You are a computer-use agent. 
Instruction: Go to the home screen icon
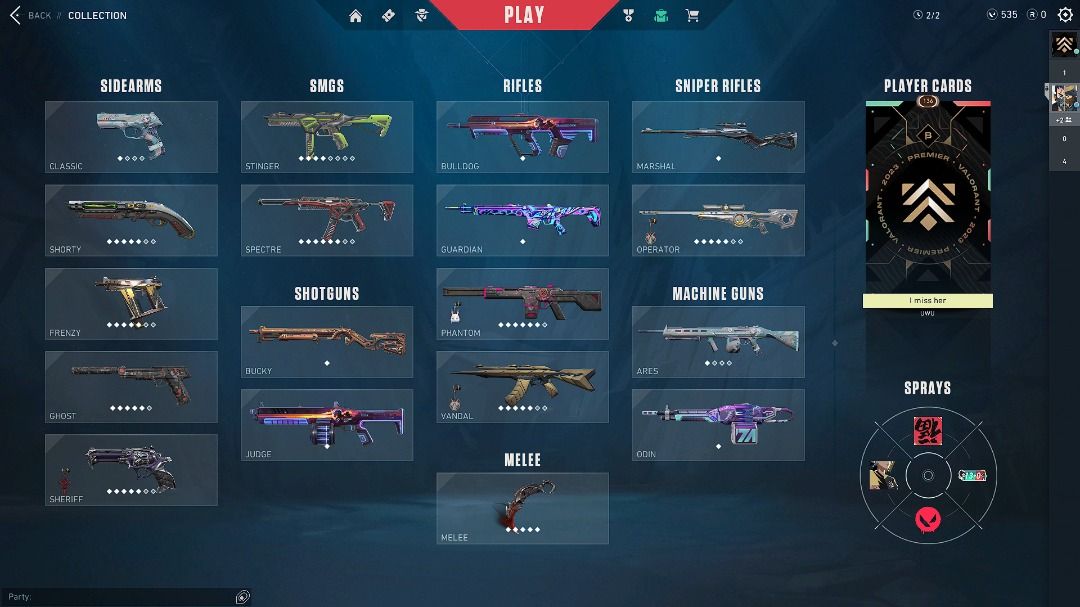356,15
